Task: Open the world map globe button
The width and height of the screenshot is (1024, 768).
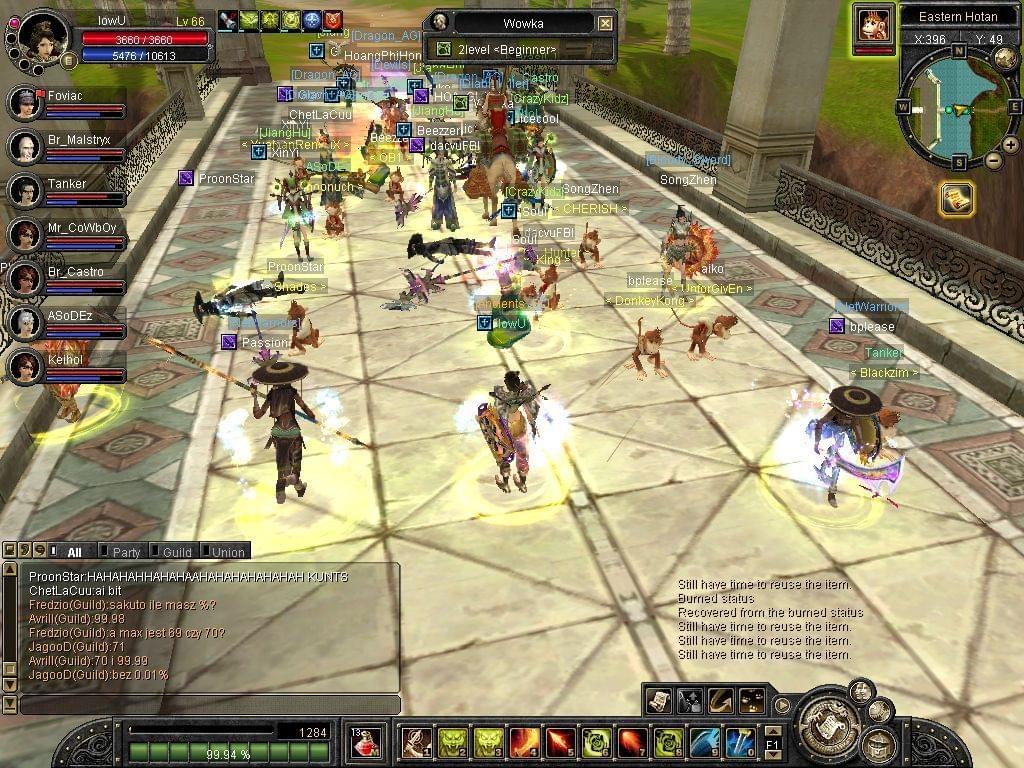Action: tap(1004, 59)
